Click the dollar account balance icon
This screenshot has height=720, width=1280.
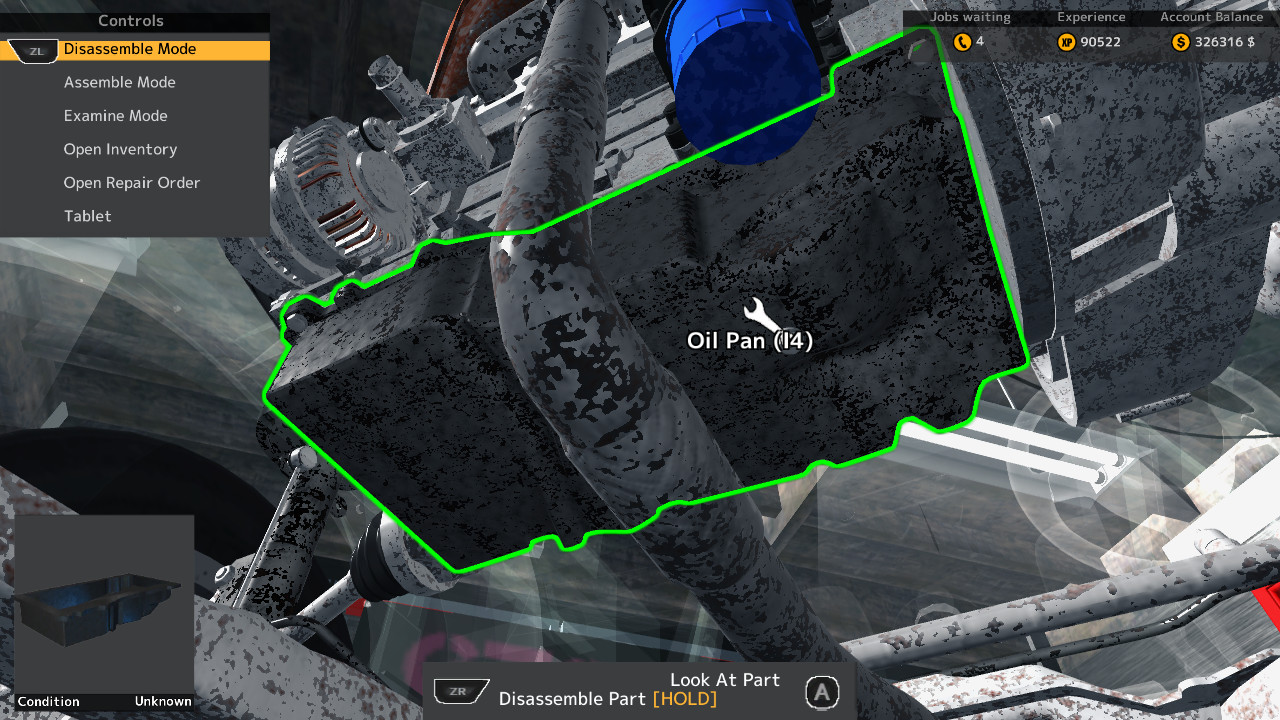1179,42
